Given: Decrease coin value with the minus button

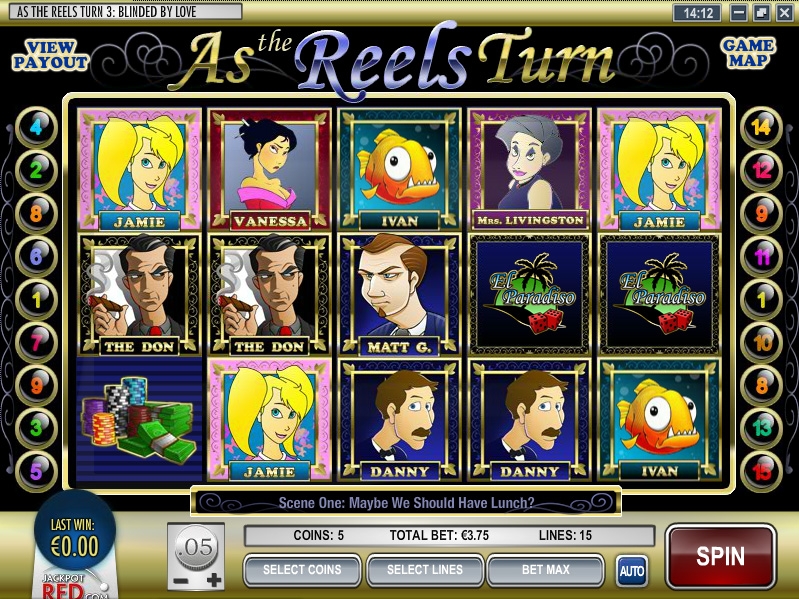Looking at the screenshot, I should click(x=179, y=580).
